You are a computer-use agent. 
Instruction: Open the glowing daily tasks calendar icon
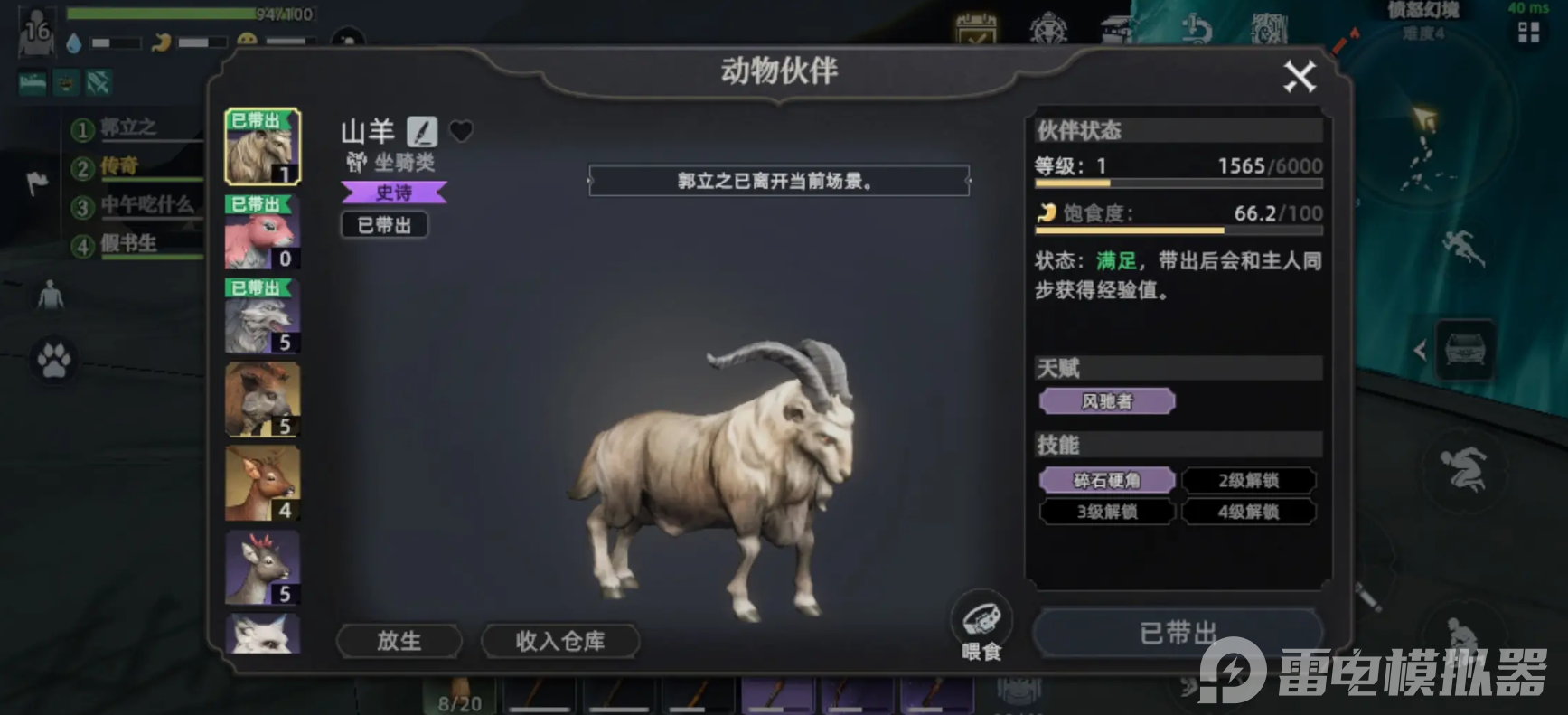pos(974,29)
